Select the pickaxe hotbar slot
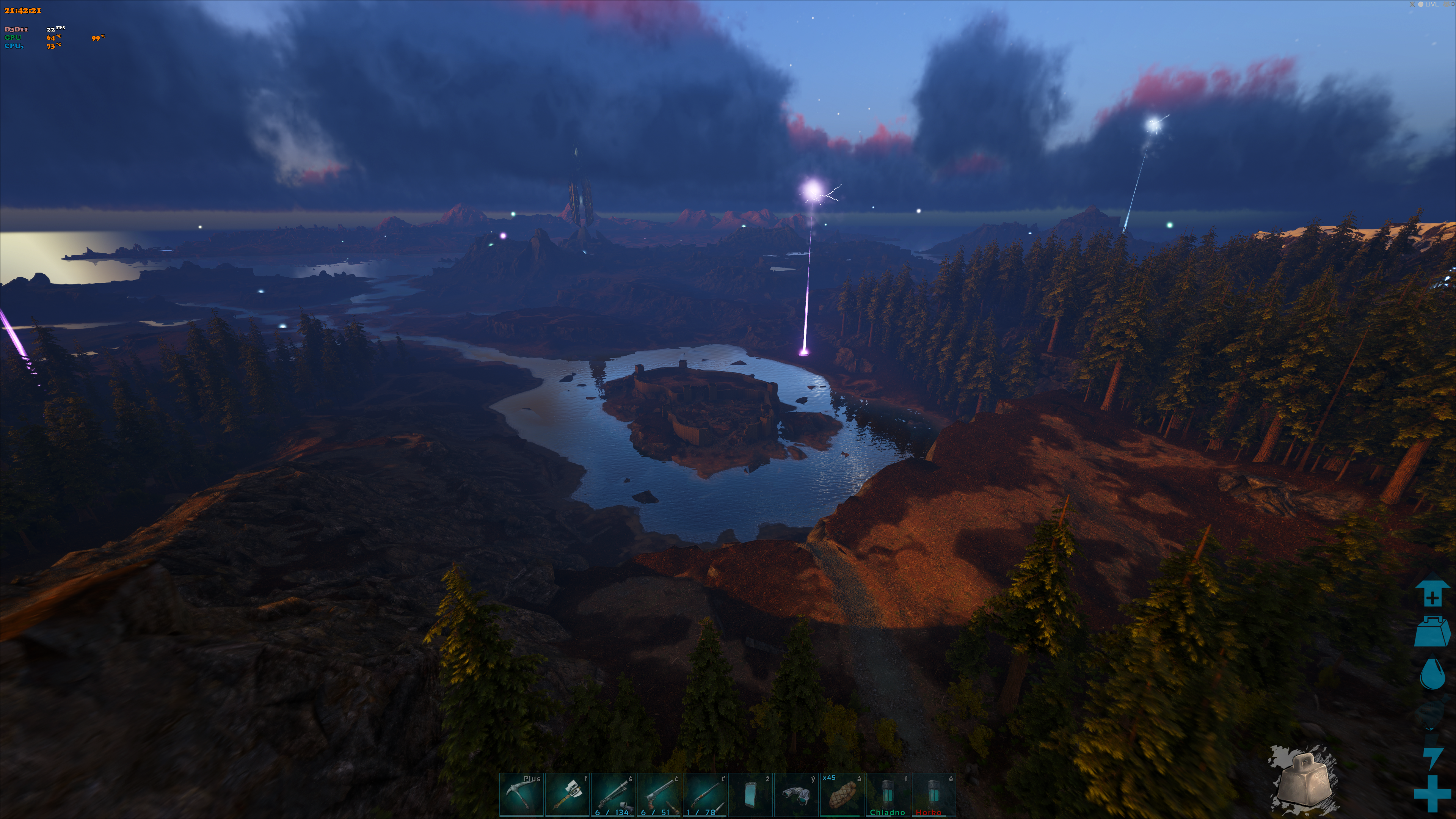The height and width of the screenshot is (819, 1456). (x=521, y=795)
